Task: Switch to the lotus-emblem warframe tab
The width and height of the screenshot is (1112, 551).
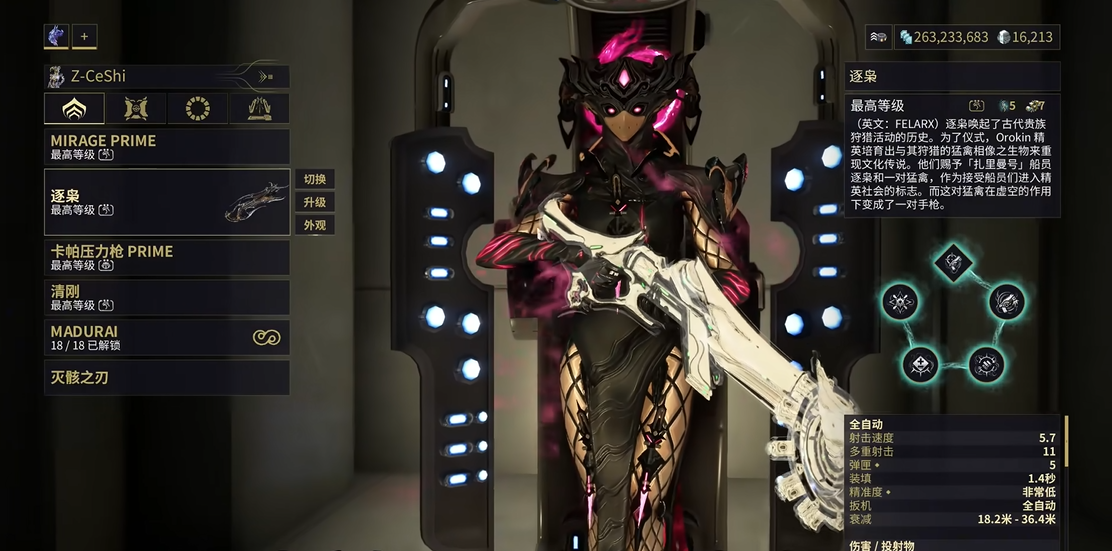Action: 74,108
